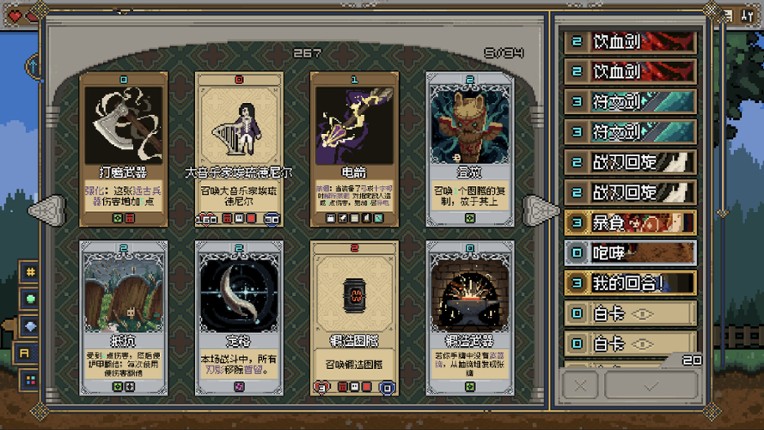This screenshot has height=430, width=764.
Task: Select the 打磨武器 axe card
Action: (124, 149)
